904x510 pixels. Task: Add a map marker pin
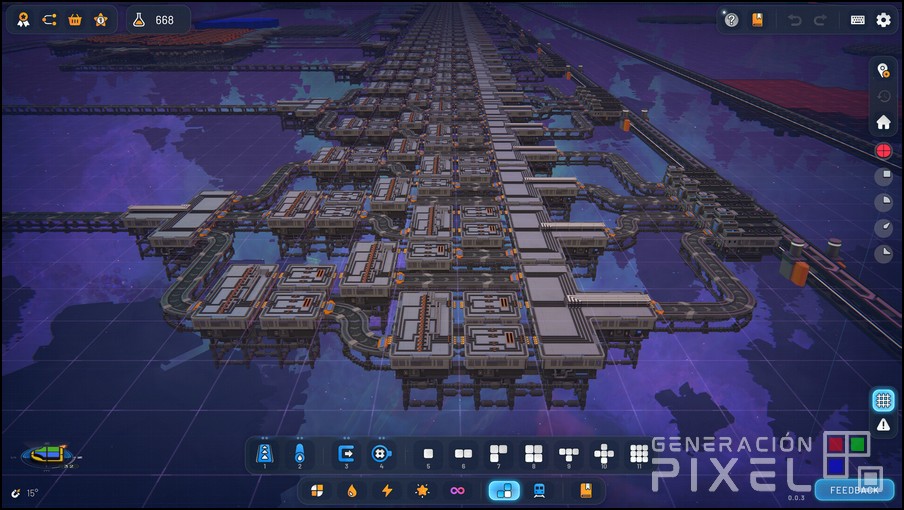pyautogui.click(x=883, y=70)
